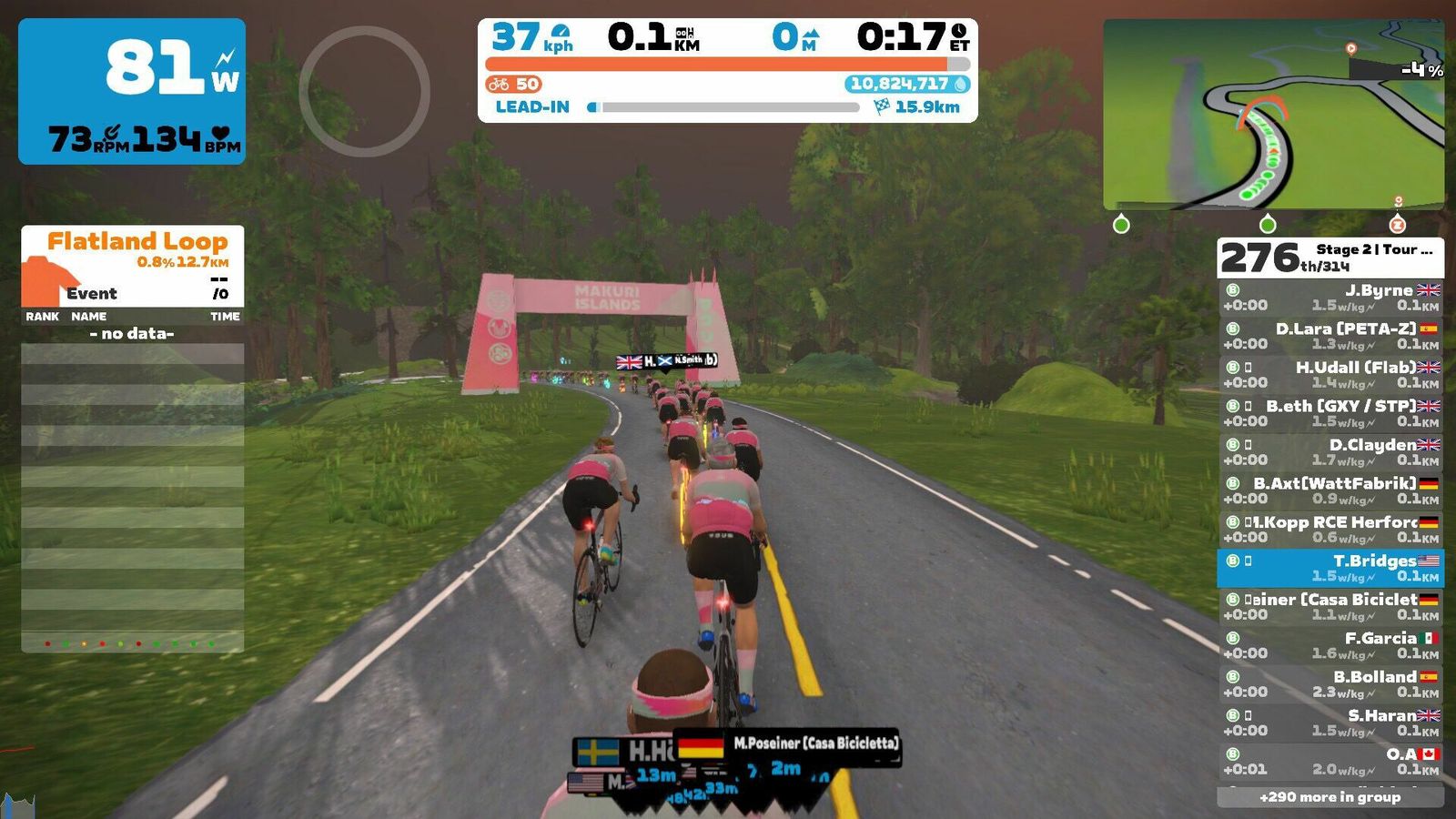This screenshot has height=819, width=1456.
Task: Open the 81 W power stats panel
Action: [x=132, y=91]
